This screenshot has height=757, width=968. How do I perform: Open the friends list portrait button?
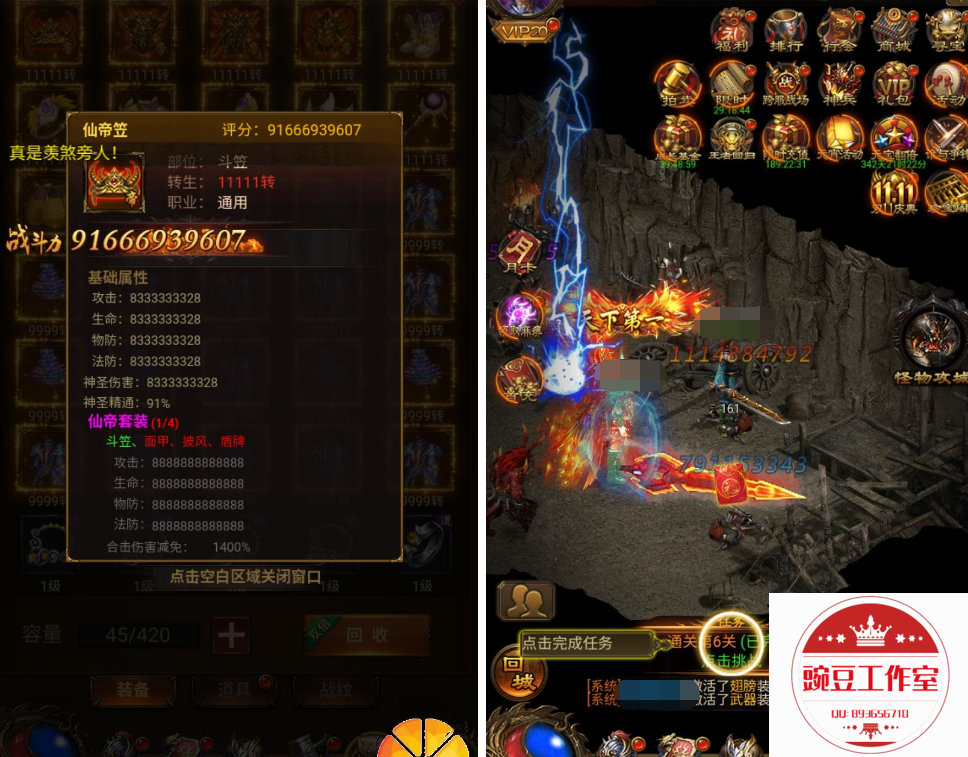click(526, 600)
